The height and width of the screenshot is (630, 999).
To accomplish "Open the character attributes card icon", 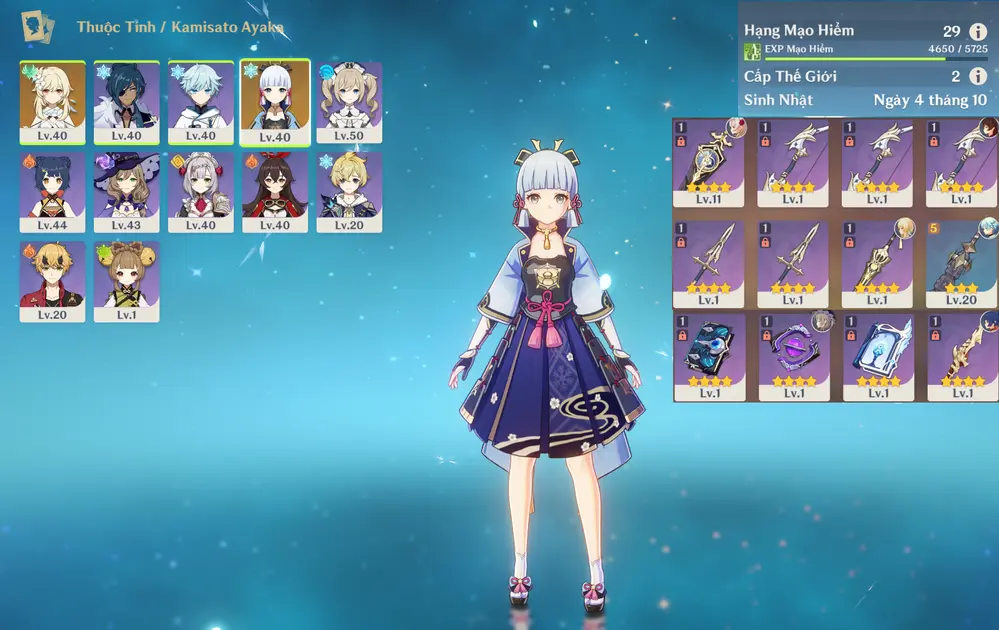I will point(38,26).
